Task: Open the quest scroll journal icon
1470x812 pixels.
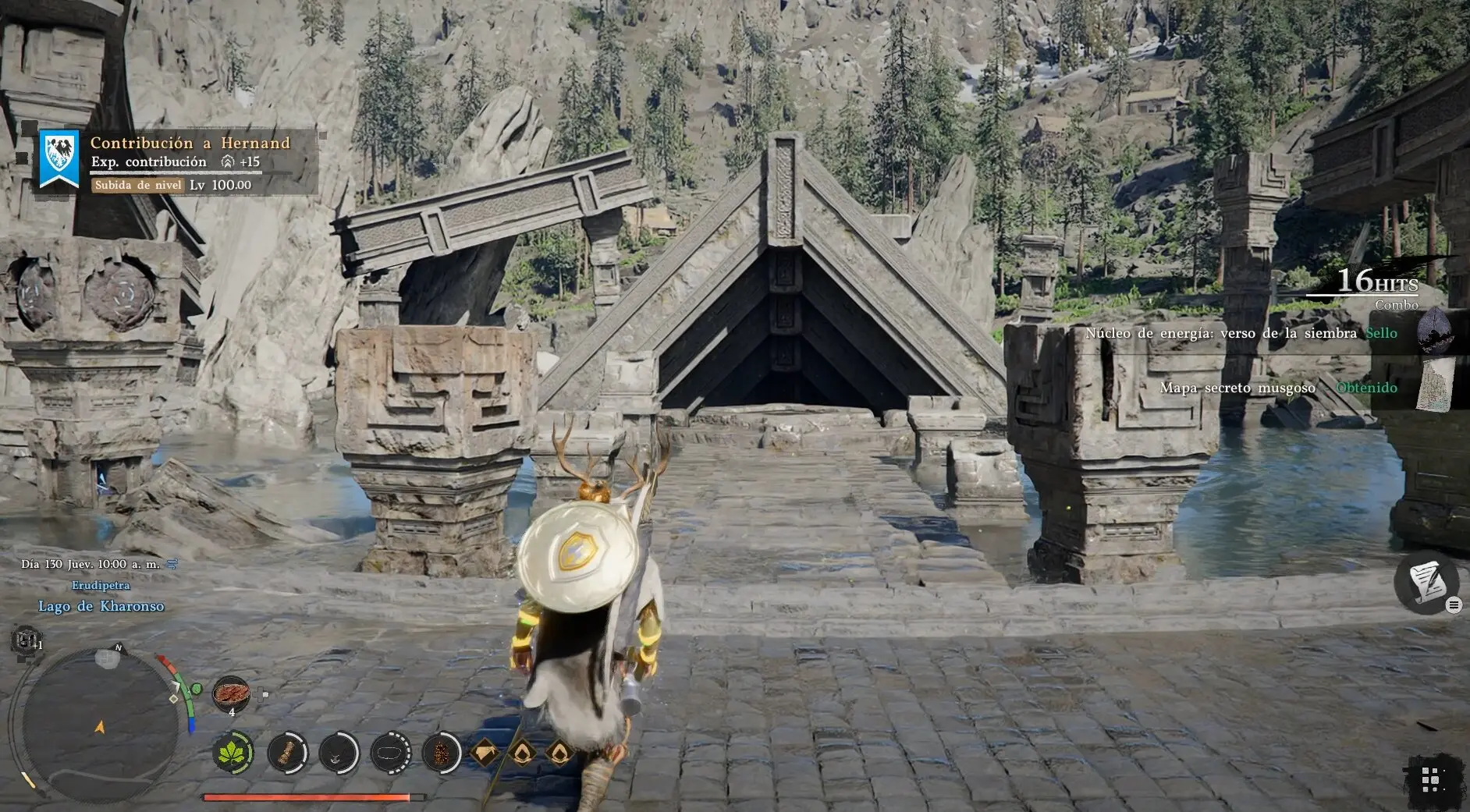Action: (x=1426, y=582)
